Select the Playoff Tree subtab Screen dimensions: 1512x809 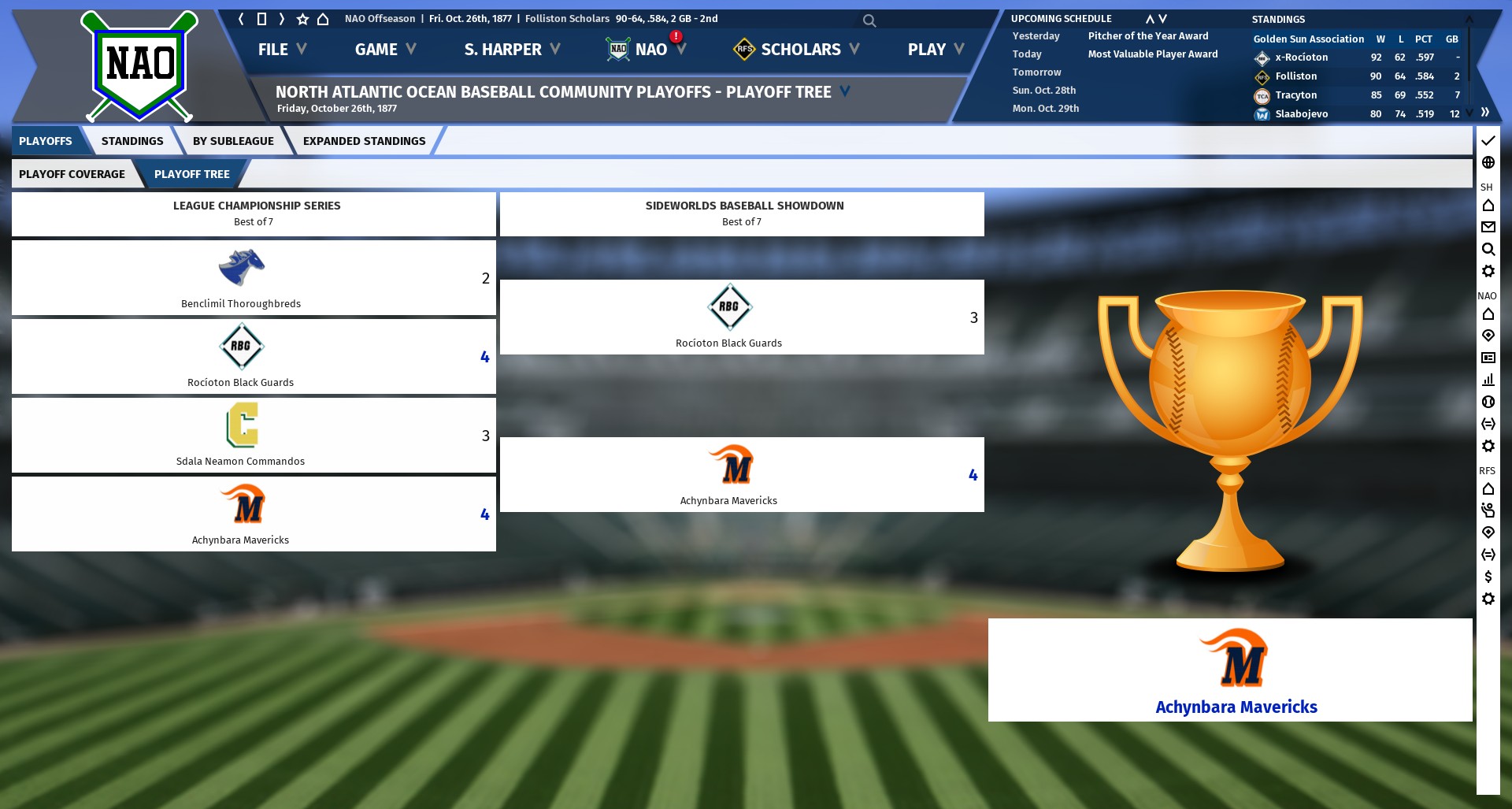click(191, 174)
